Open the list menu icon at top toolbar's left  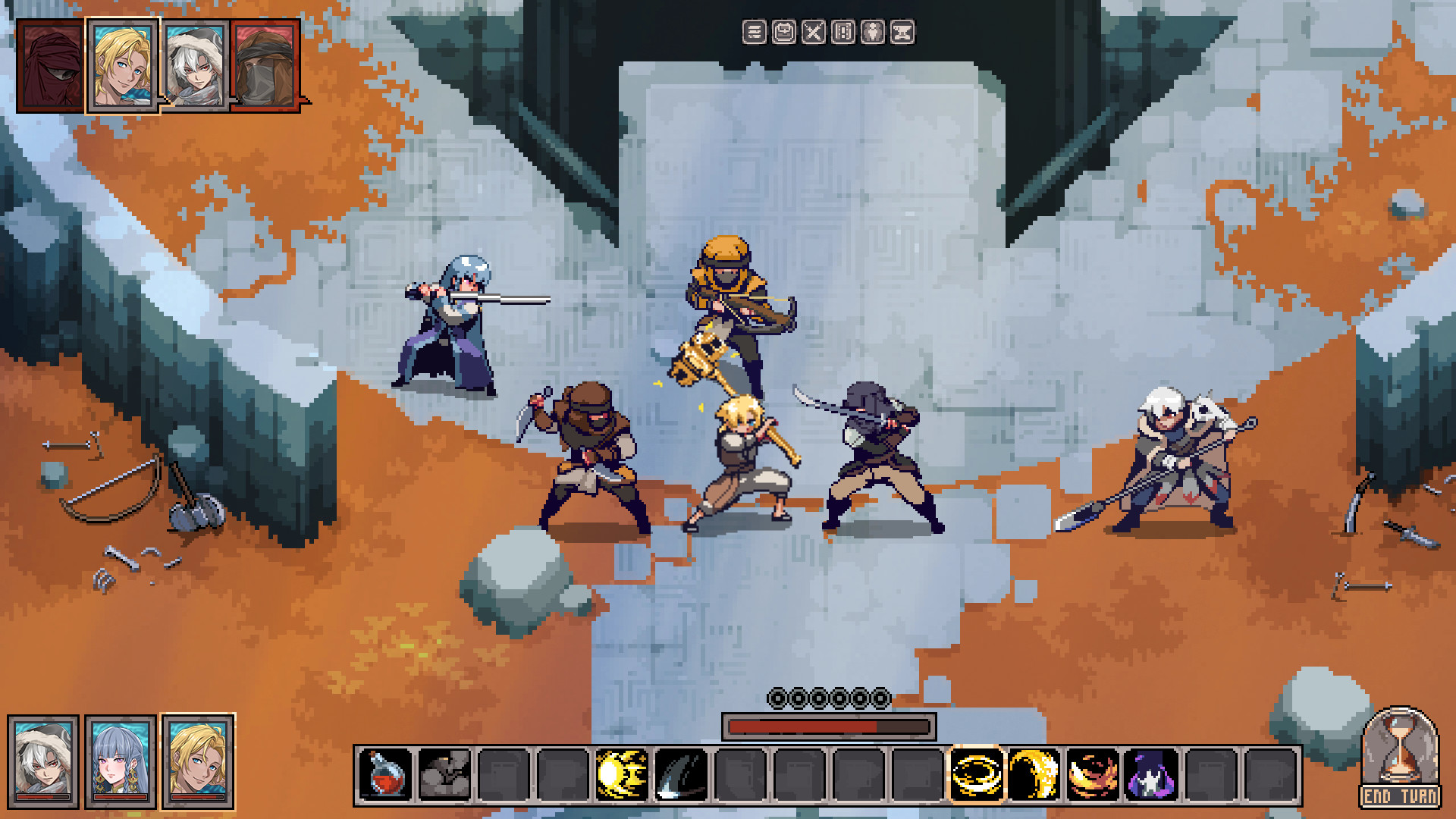click(x=754, y=32)
